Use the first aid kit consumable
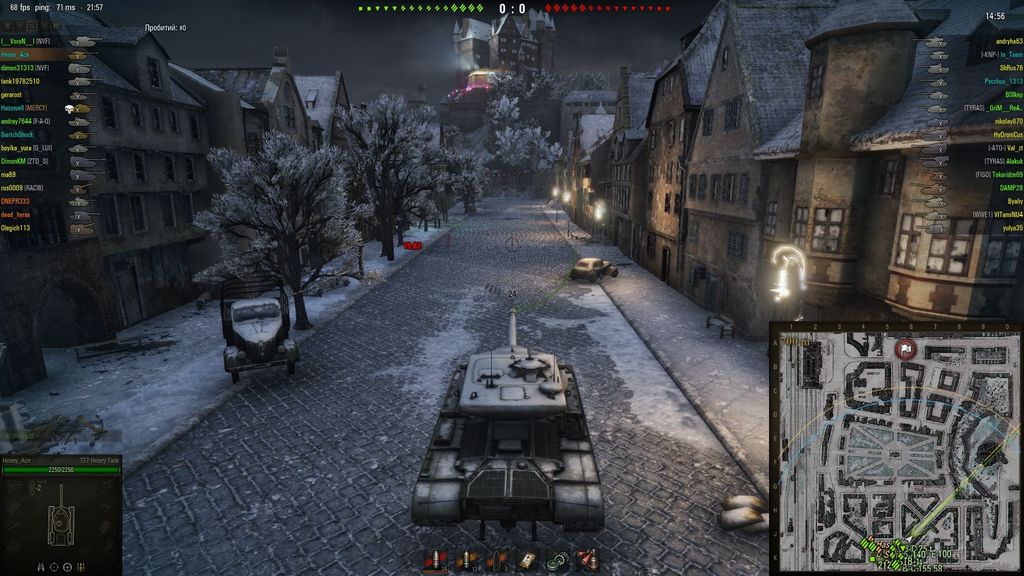The width and height of the screenshot is (1024, 576). pyautogui.click(x=527, y=560)
